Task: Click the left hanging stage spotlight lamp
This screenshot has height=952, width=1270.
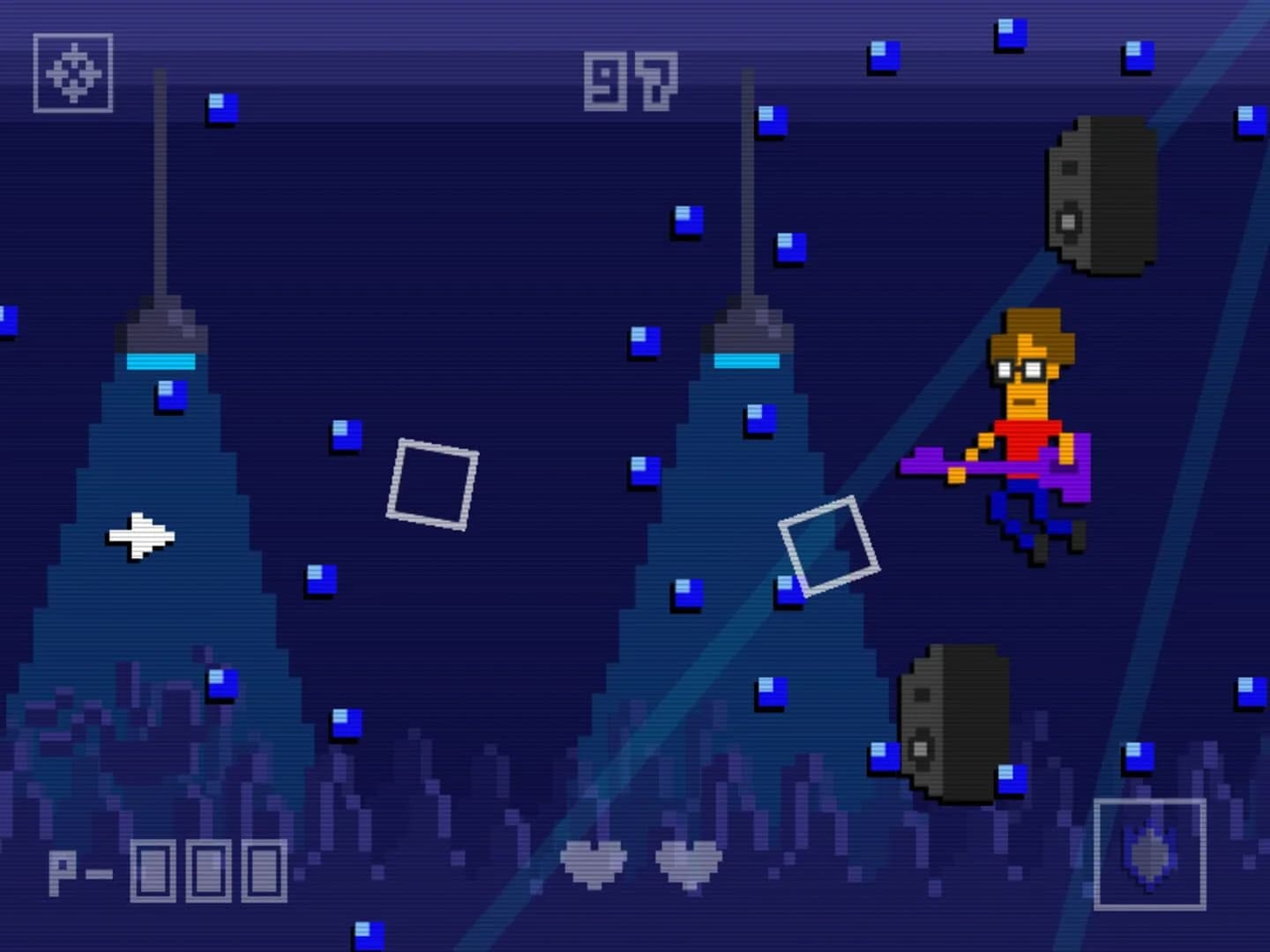Action: tap(161, 335)
